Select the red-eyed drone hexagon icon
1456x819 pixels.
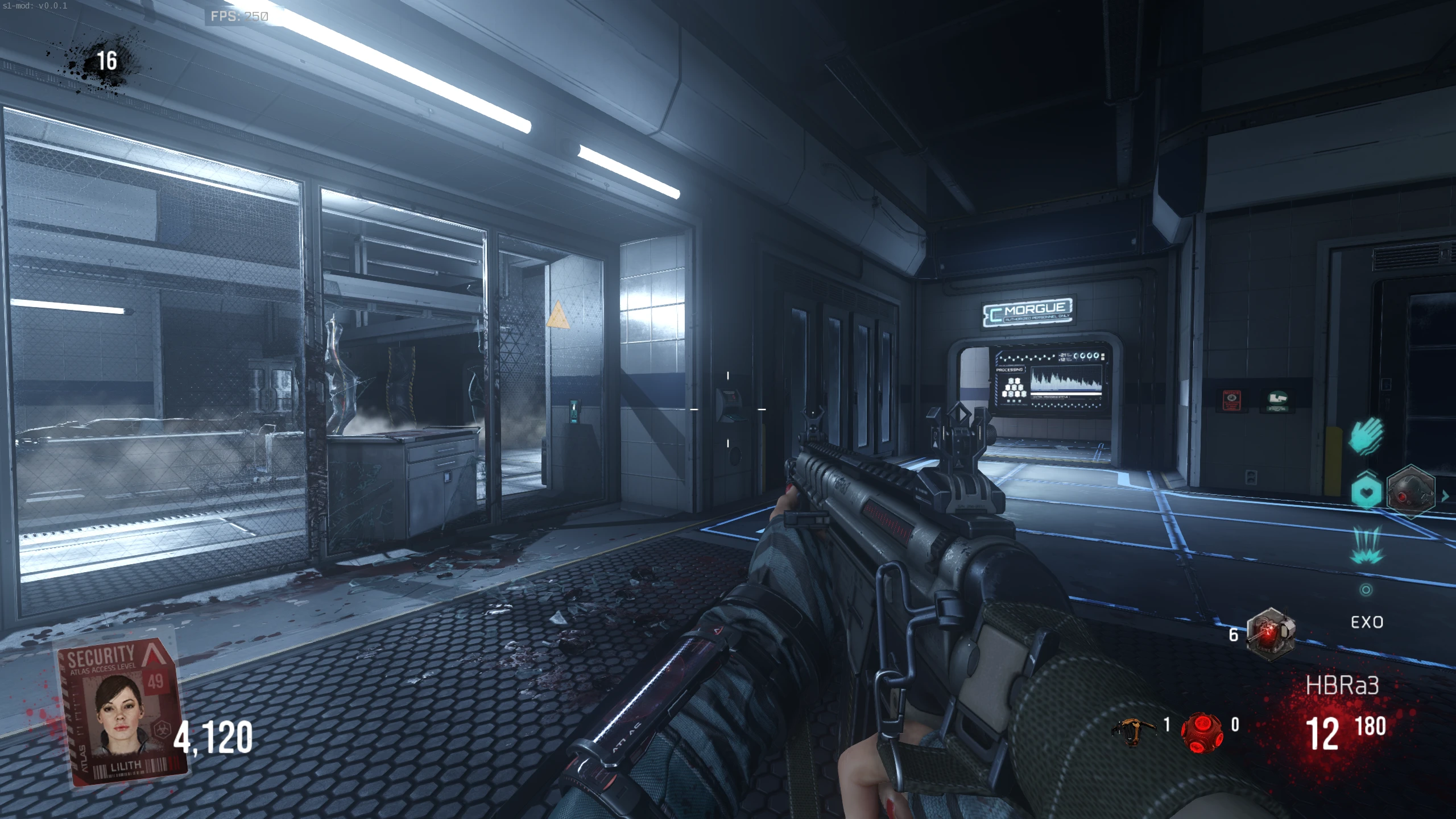click(x=1410, y=491)
